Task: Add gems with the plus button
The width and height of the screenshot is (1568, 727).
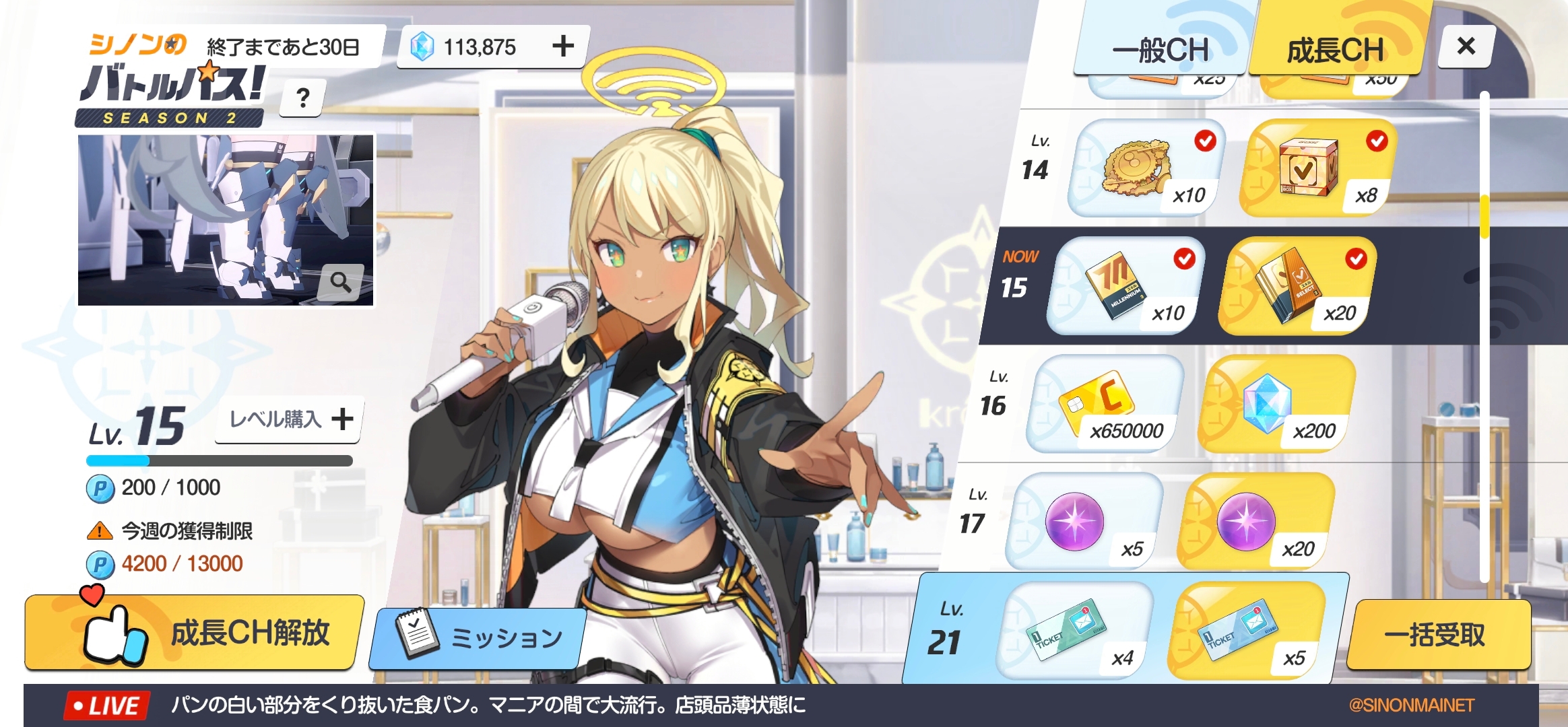Action: click(x=563, y=46)
